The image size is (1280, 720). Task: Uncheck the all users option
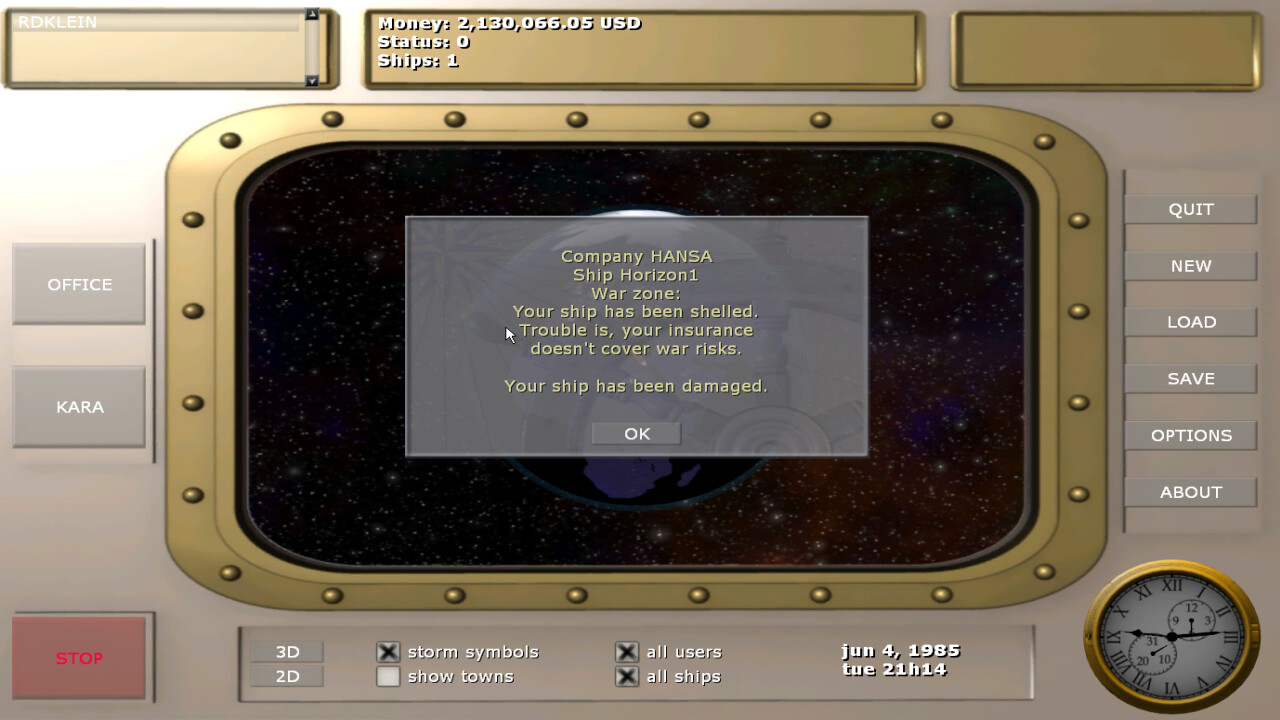click(626, 651)
